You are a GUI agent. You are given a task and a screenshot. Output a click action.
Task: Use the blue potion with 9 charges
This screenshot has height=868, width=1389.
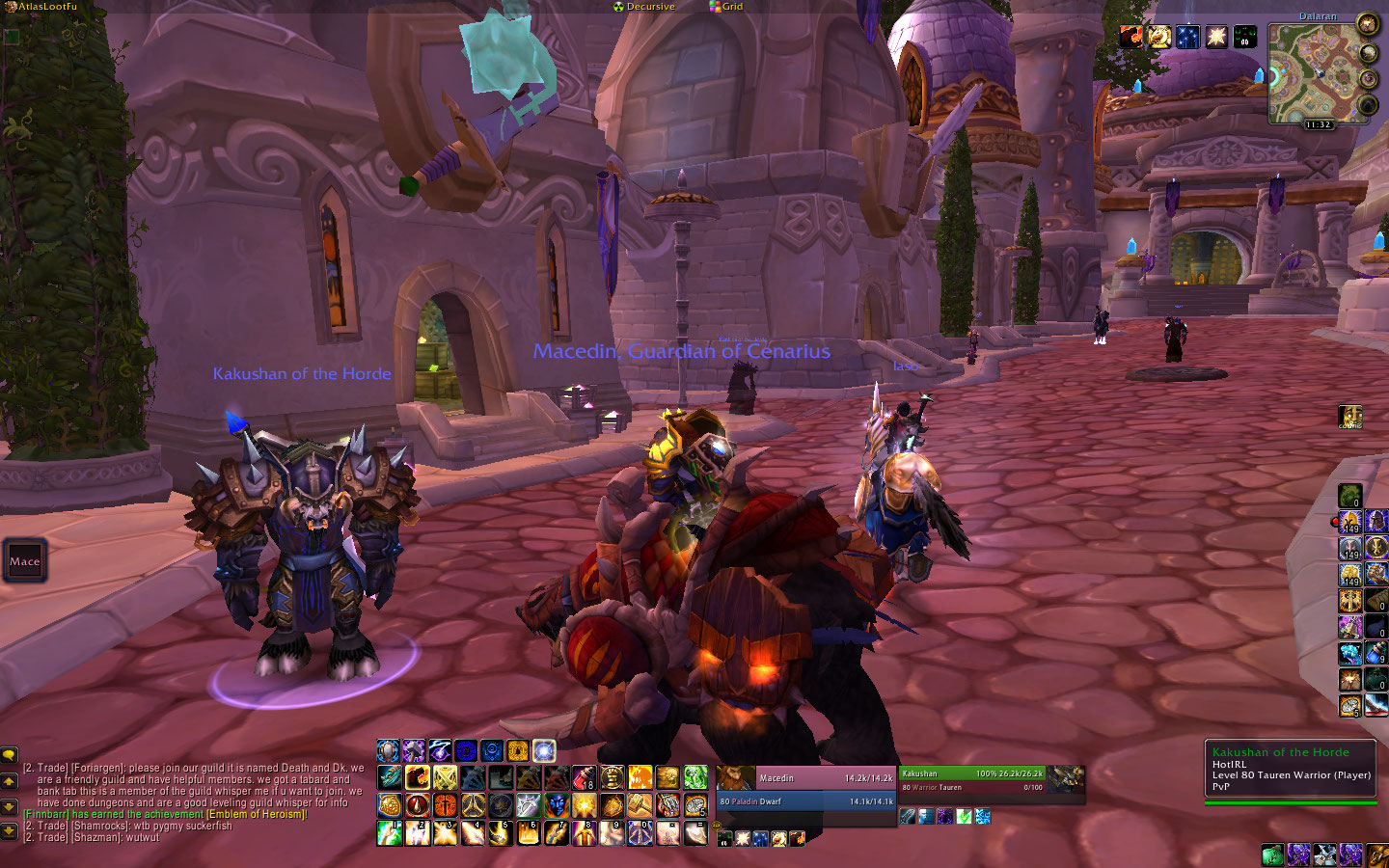[1375, 653]
